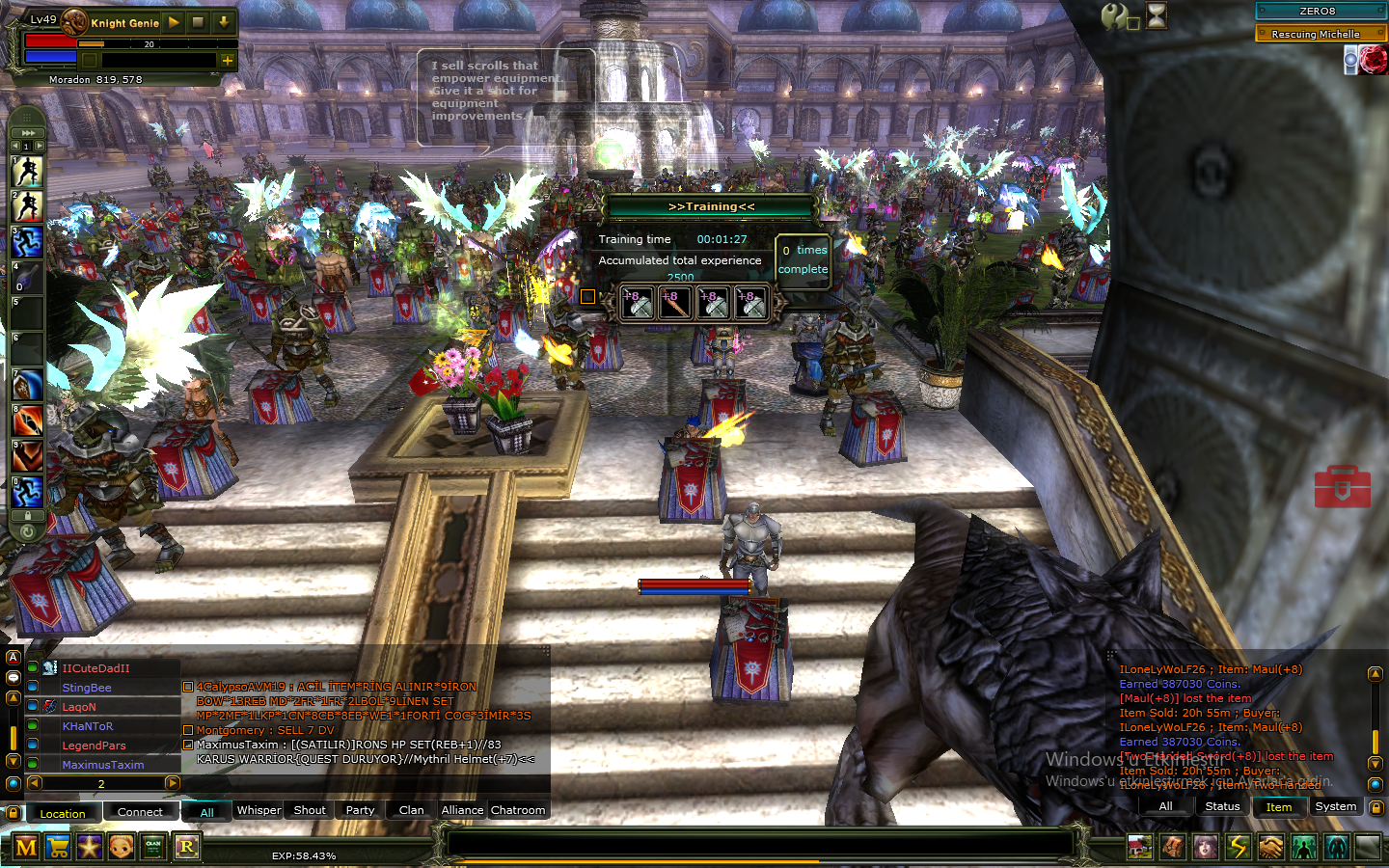Viewport: 1389px width, 868px height.
Task: Open the shopping cart store icon
Action: tap(58, 848)
